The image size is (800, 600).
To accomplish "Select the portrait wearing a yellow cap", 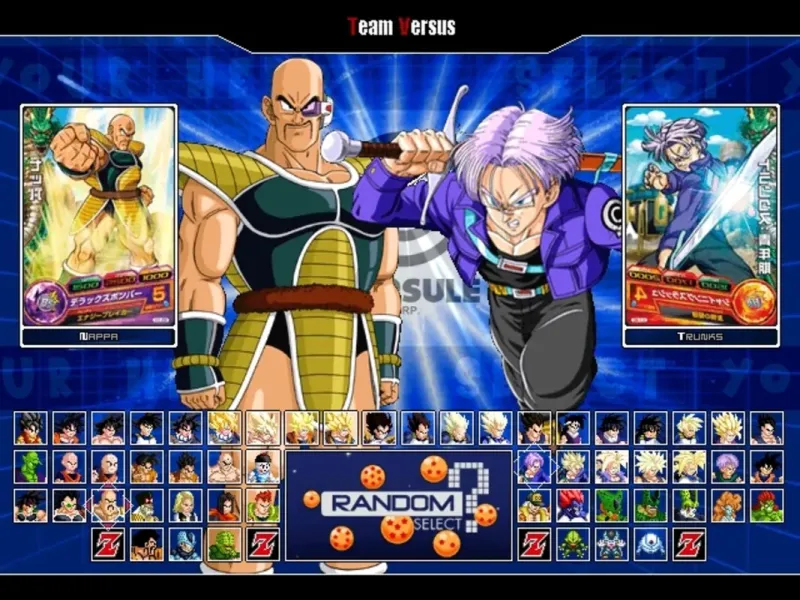I will (x=533, y=505).
